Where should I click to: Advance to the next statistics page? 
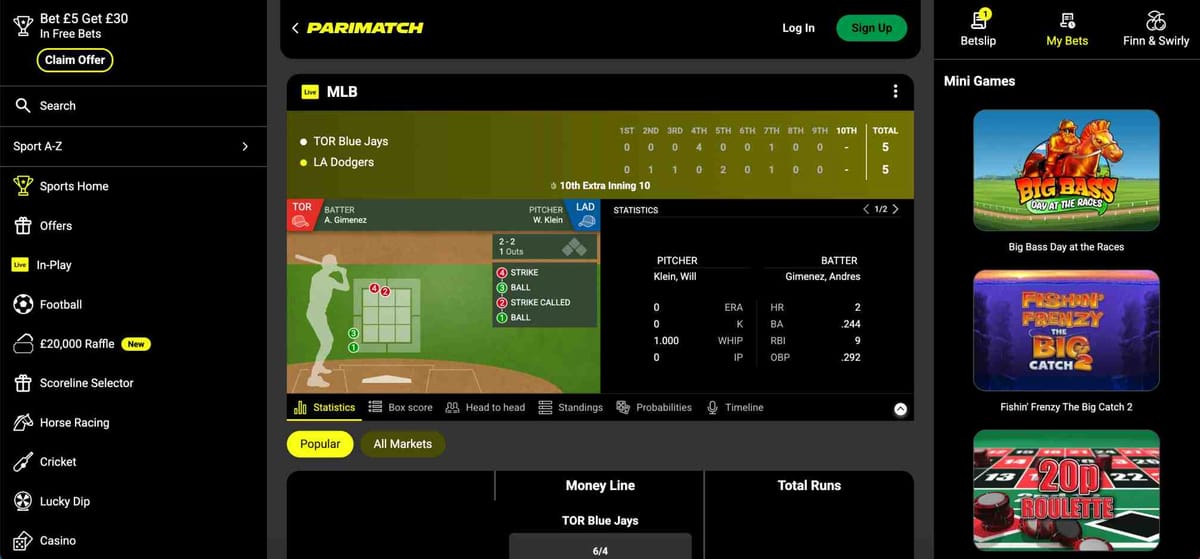coord(895,209)
